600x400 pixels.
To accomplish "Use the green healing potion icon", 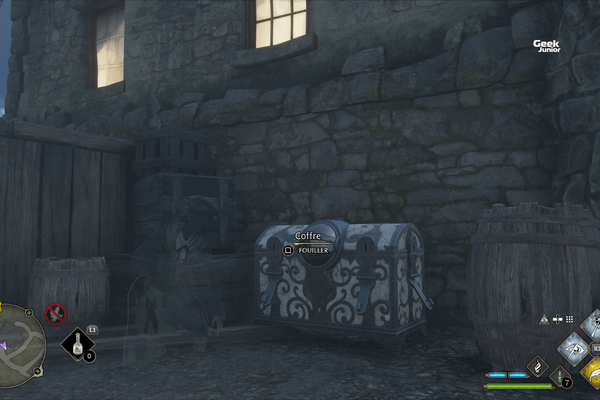I will tap(559, 376).
